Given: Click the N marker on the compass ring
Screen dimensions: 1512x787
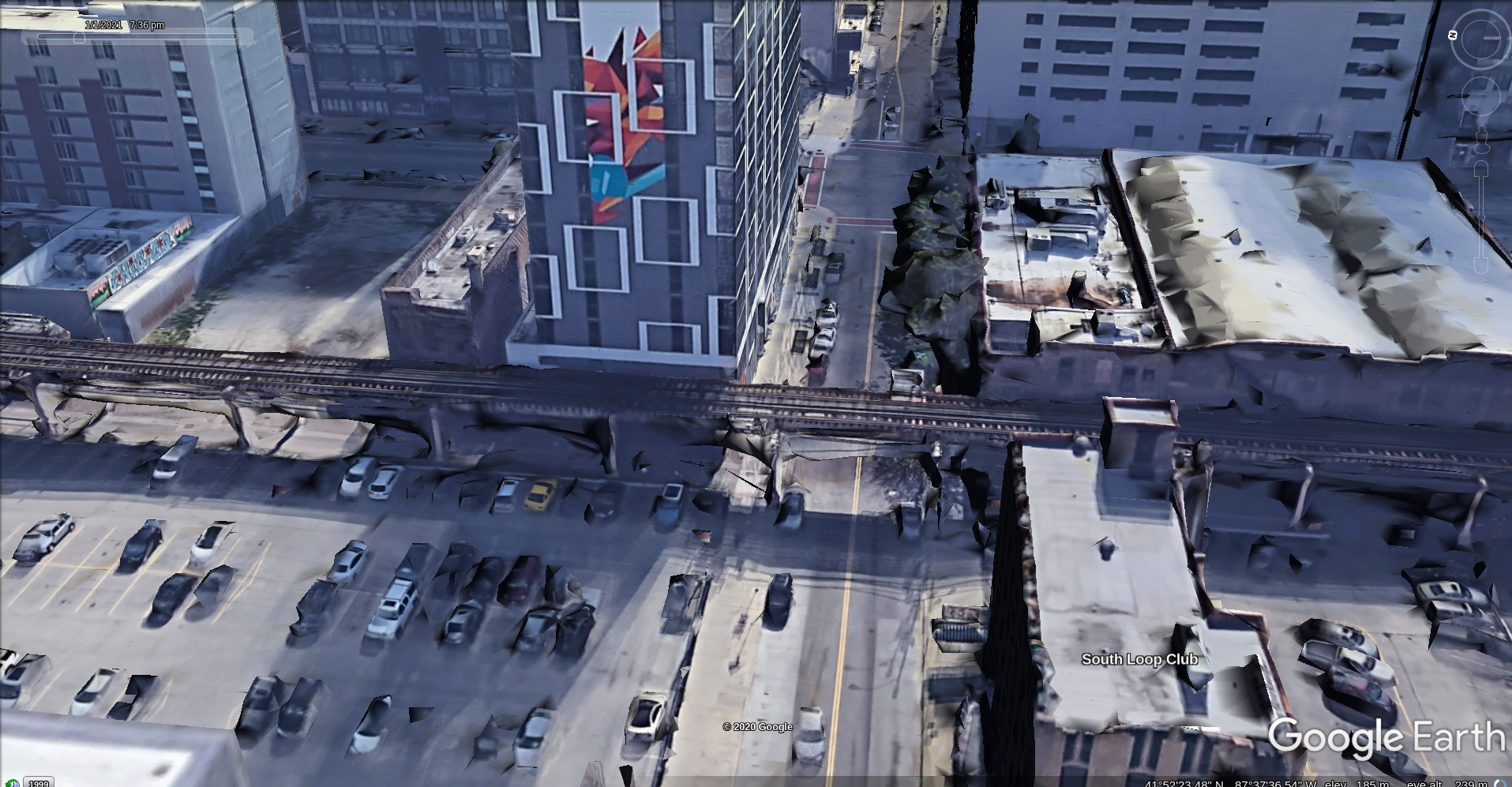Looking at the screenshot, I should point(1453,35).
